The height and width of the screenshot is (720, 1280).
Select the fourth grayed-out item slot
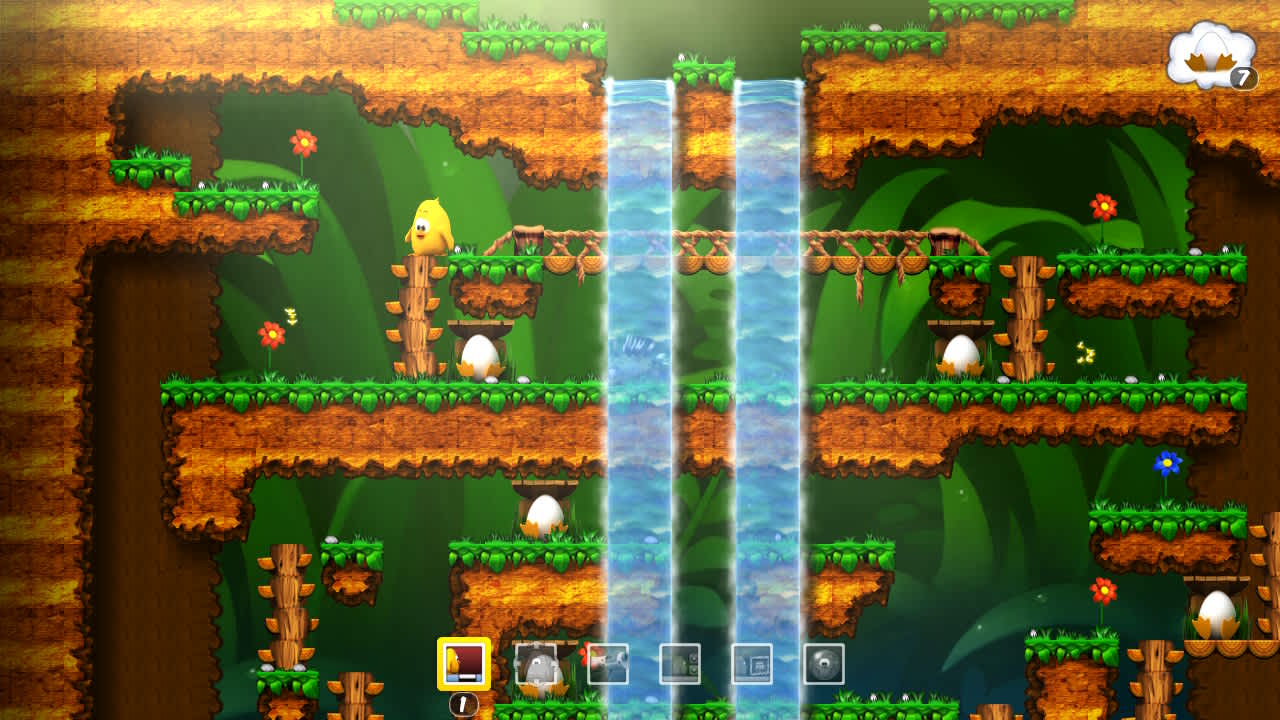[681, 662]
